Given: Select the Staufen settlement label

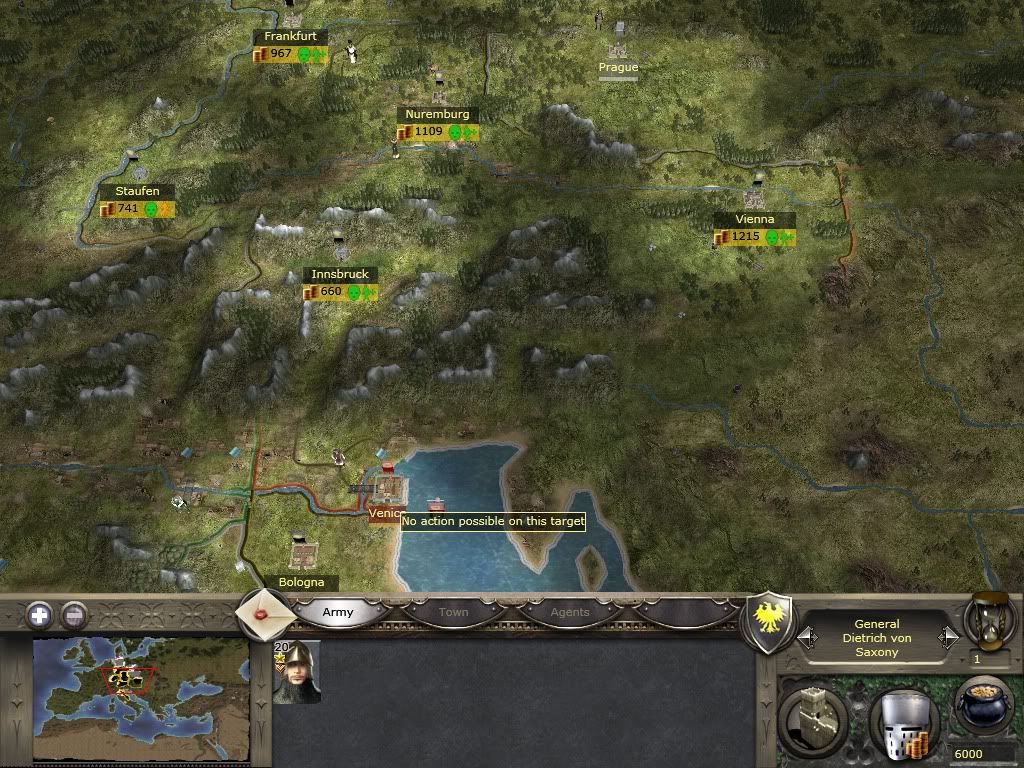Looking at the screenshot, I should pos(137,191).
